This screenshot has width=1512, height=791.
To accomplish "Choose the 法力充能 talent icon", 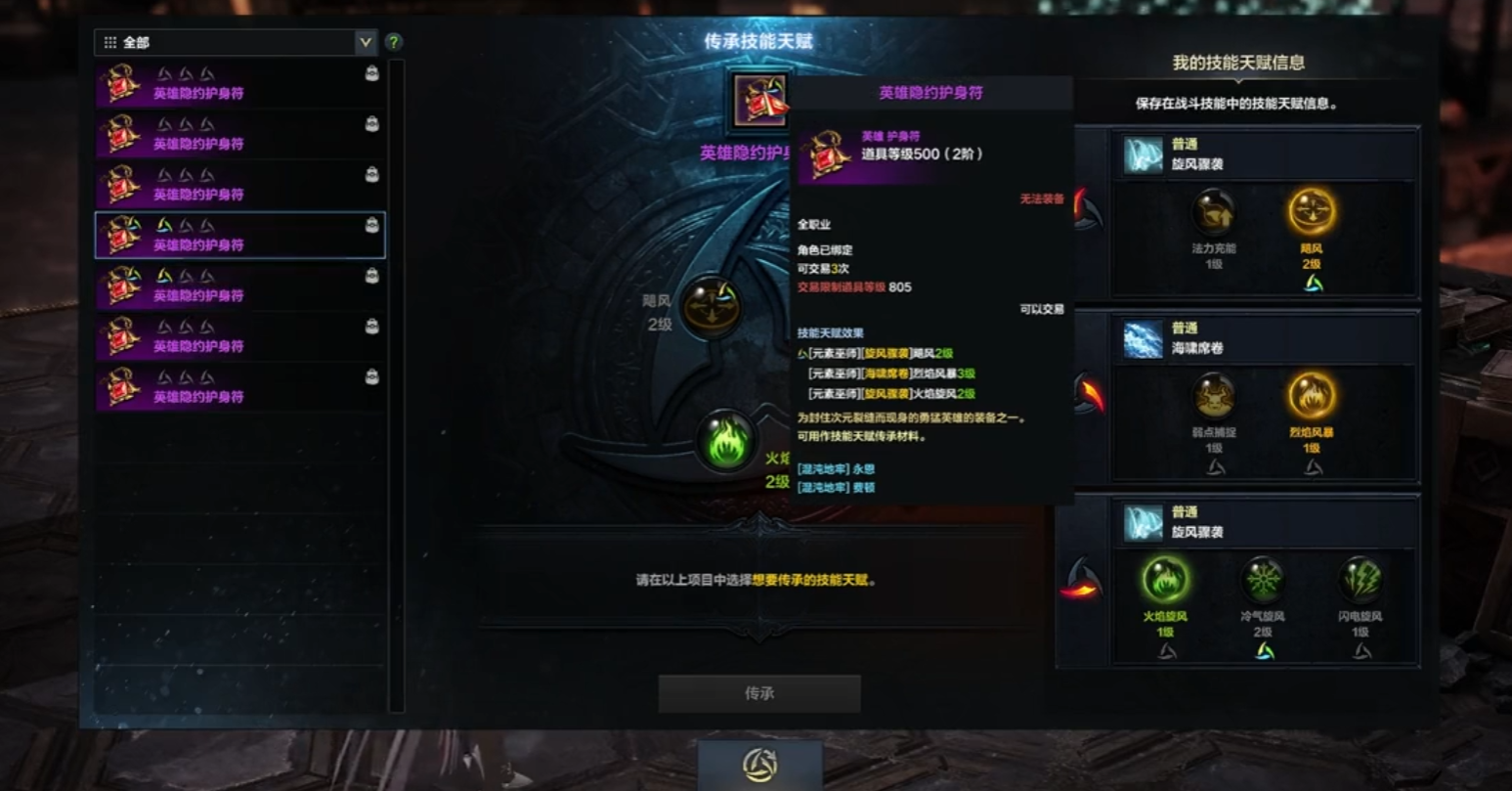I will pos(1213,211).
